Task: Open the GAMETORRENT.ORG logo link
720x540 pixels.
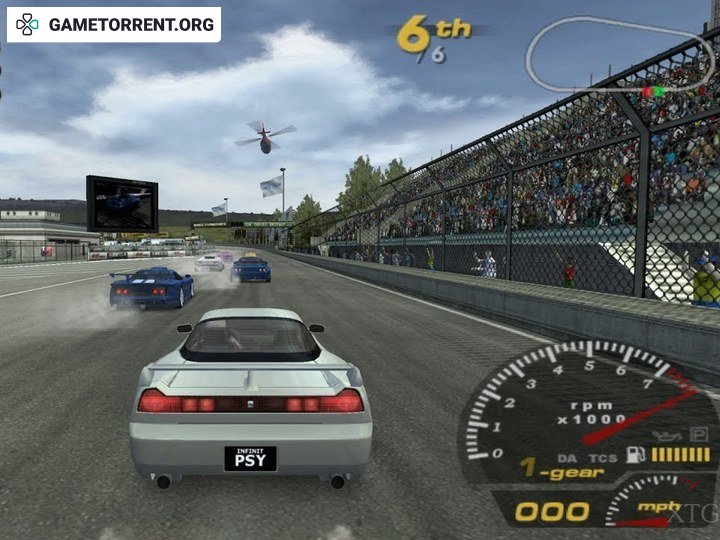Action: (114, 25)
